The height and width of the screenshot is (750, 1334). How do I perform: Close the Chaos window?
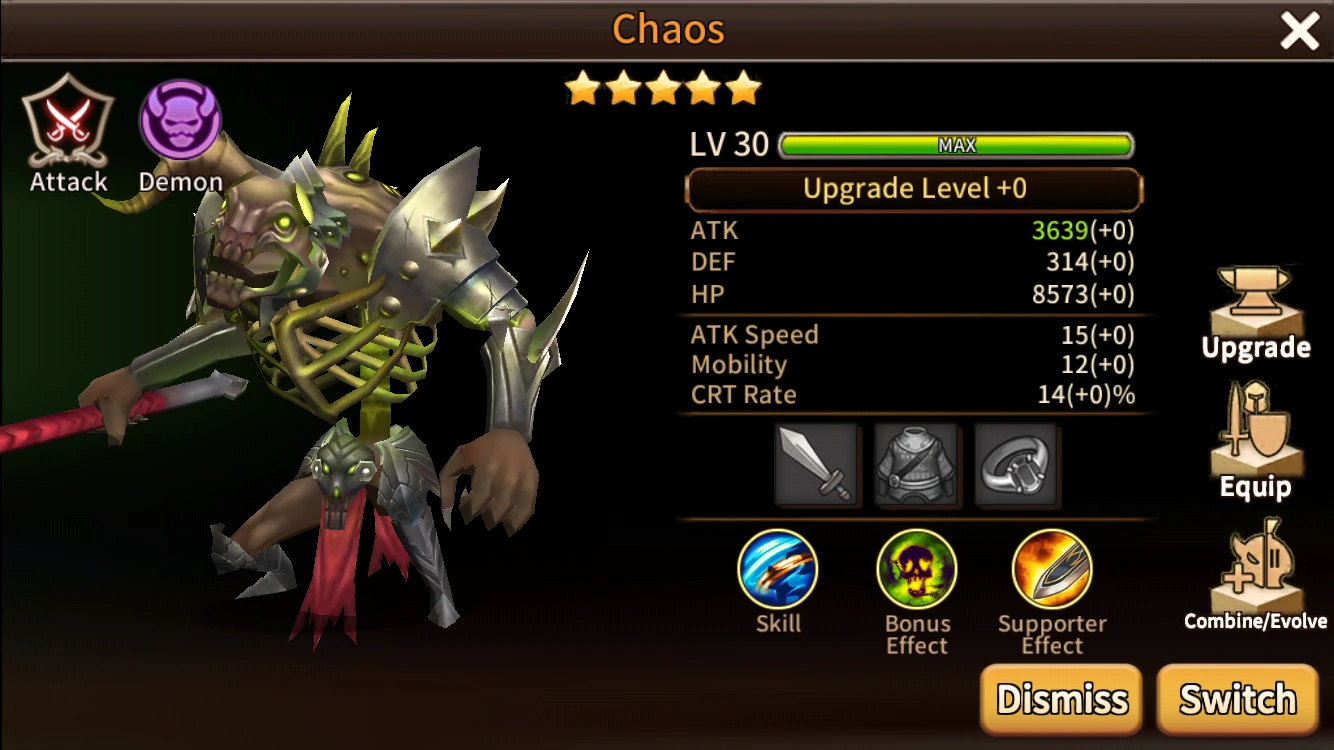click(1300, 30)
